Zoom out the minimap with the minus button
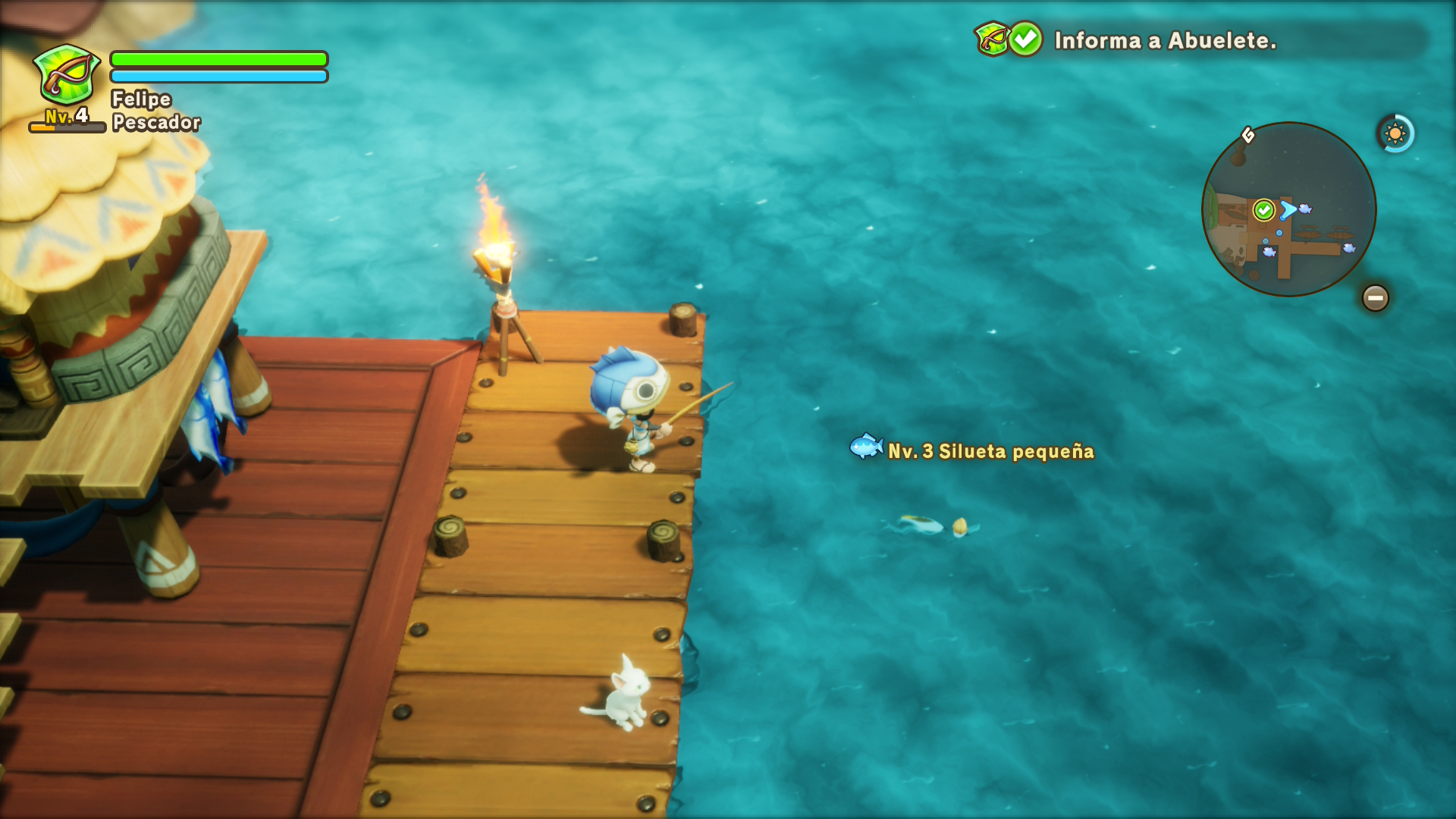Viewport: 1456px width, 819px height. coord(1375,298)
